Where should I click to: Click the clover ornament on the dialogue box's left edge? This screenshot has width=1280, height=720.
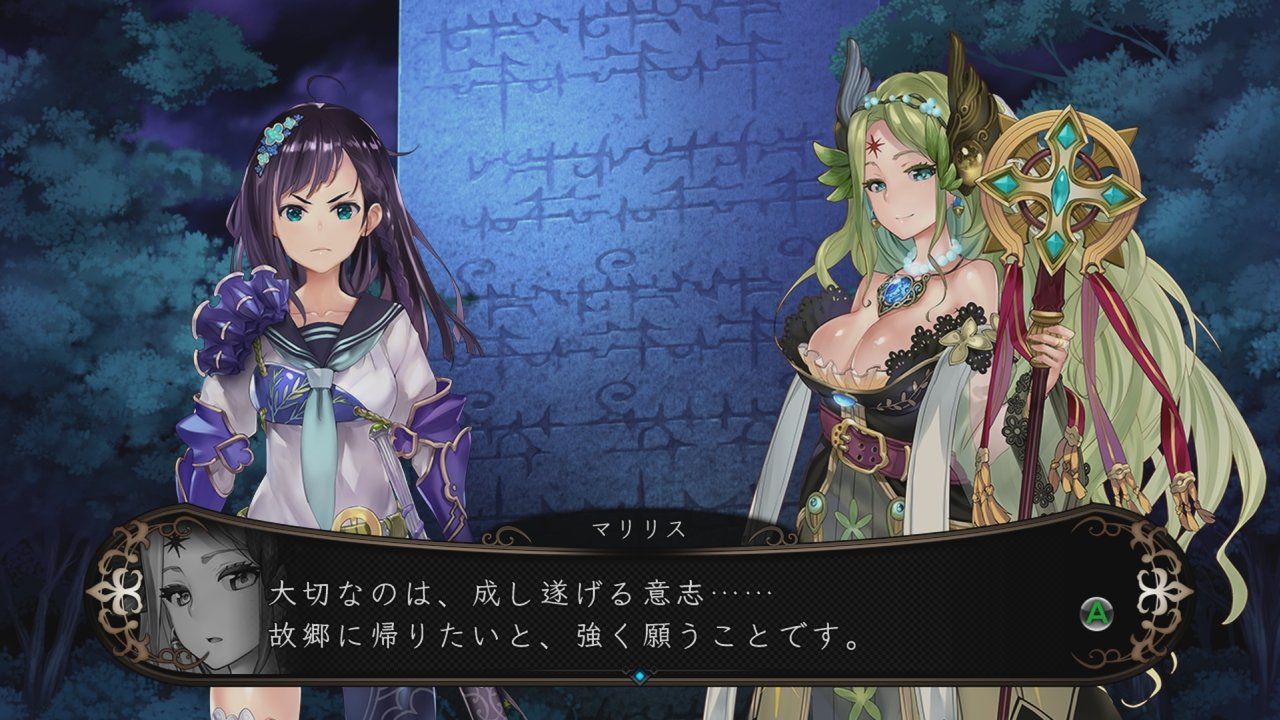point(122,593)
